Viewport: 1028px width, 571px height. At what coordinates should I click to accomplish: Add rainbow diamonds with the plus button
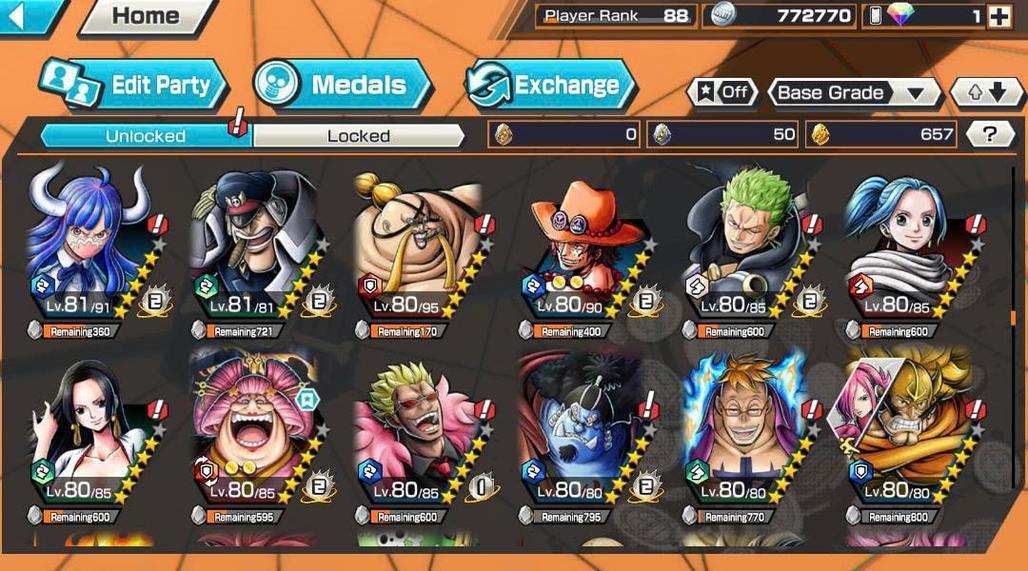coord(998,16)
